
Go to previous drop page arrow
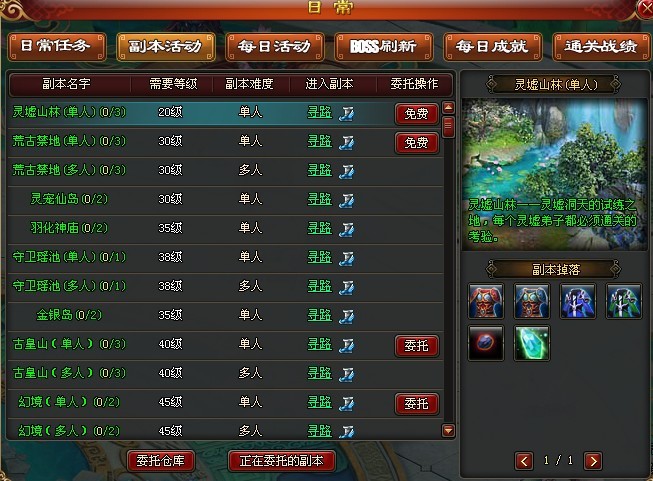pos(524,461)
